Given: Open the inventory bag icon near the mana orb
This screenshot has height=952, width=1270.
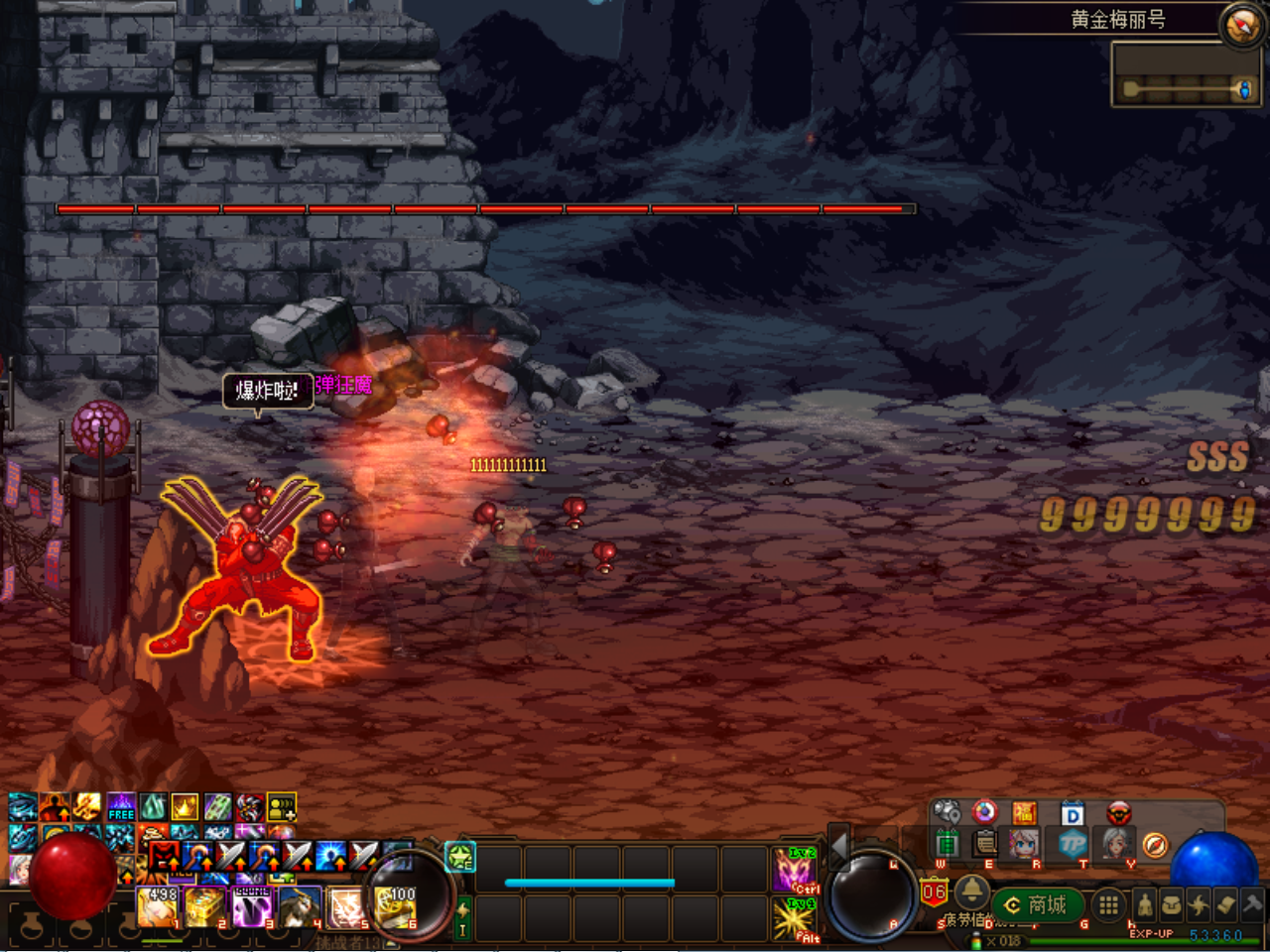Looking at the screenshot, I should coord(1173,903).
